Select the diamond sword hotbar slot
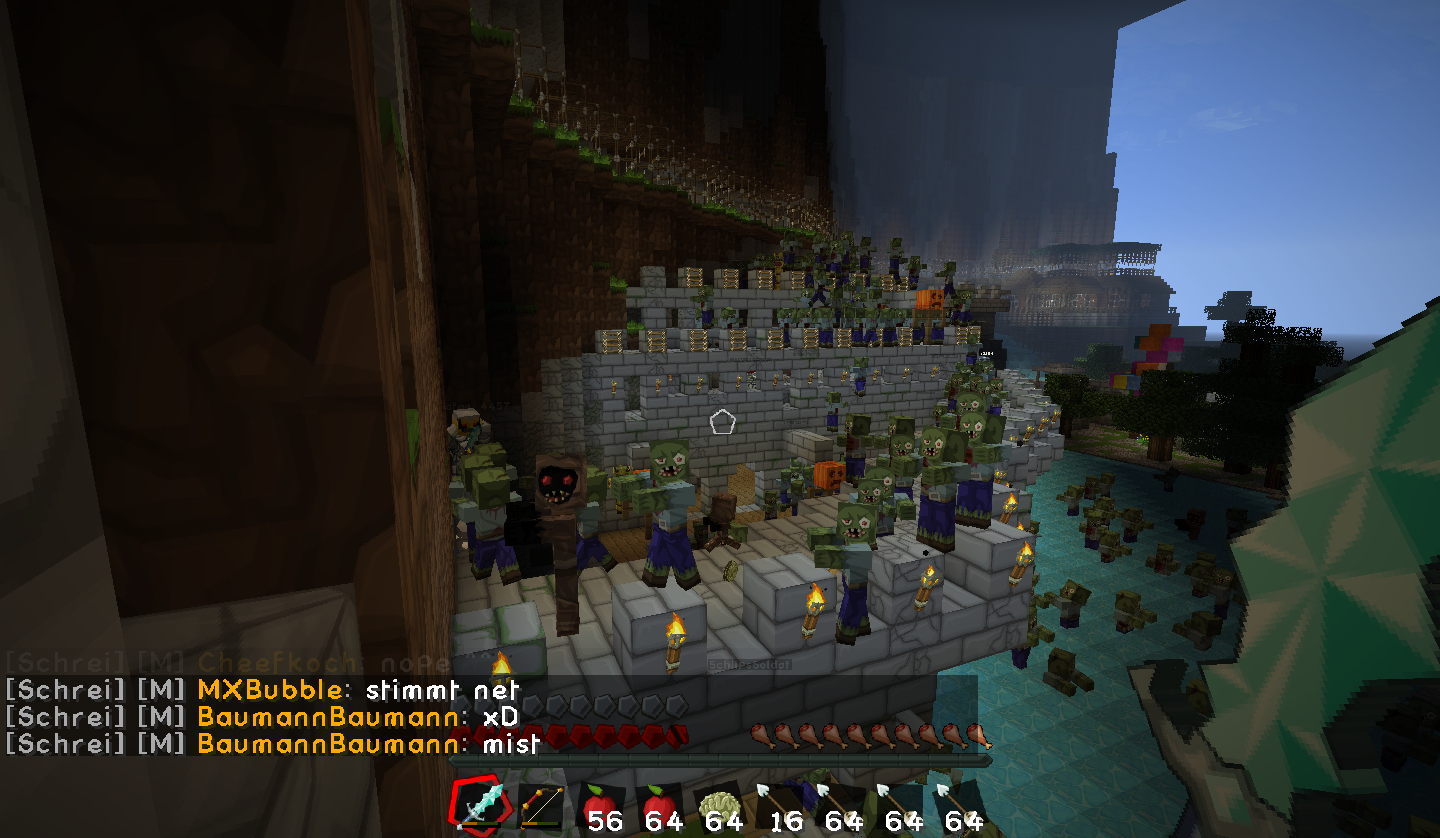Screen dimensions: 1440x838 click(479, 805)
